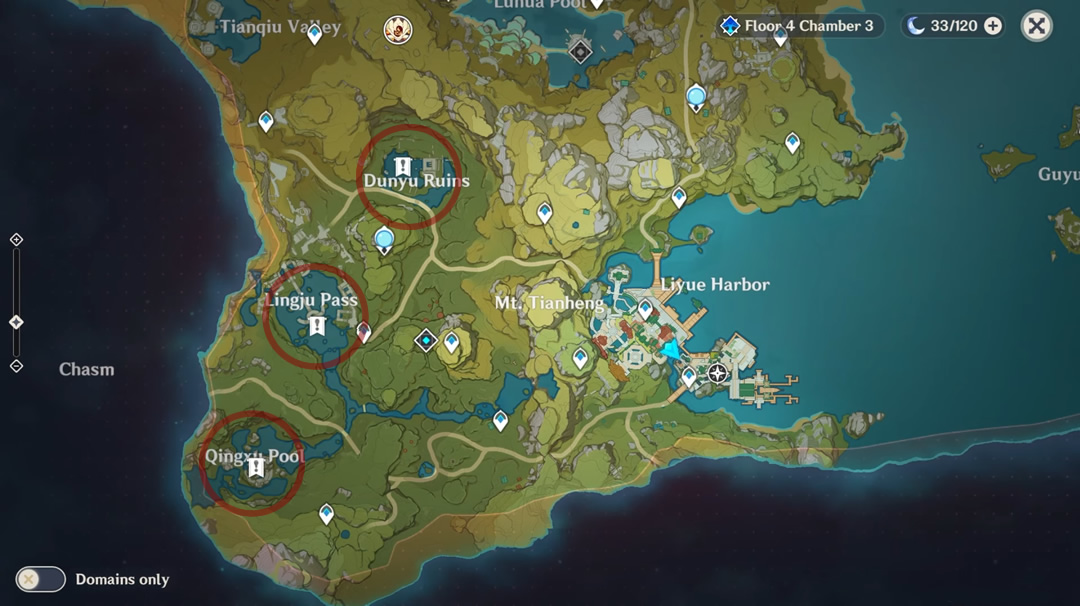Screen dimensions: 1080x606
Task: Click the character portrait marker near Tianqiu Valley
Action: (398, 30)
